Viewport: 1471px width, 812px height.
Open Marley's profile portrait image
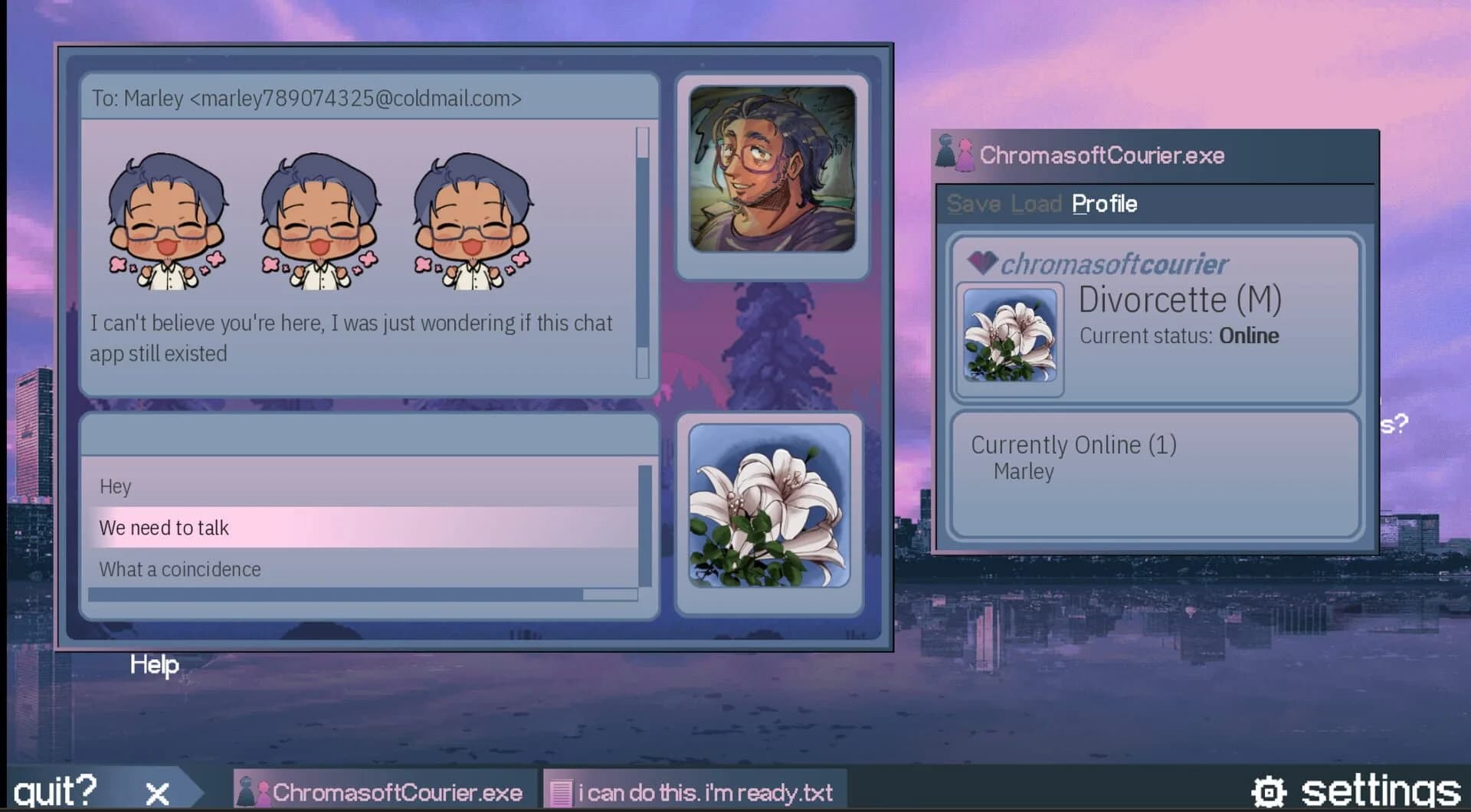(x=772, y=170)
